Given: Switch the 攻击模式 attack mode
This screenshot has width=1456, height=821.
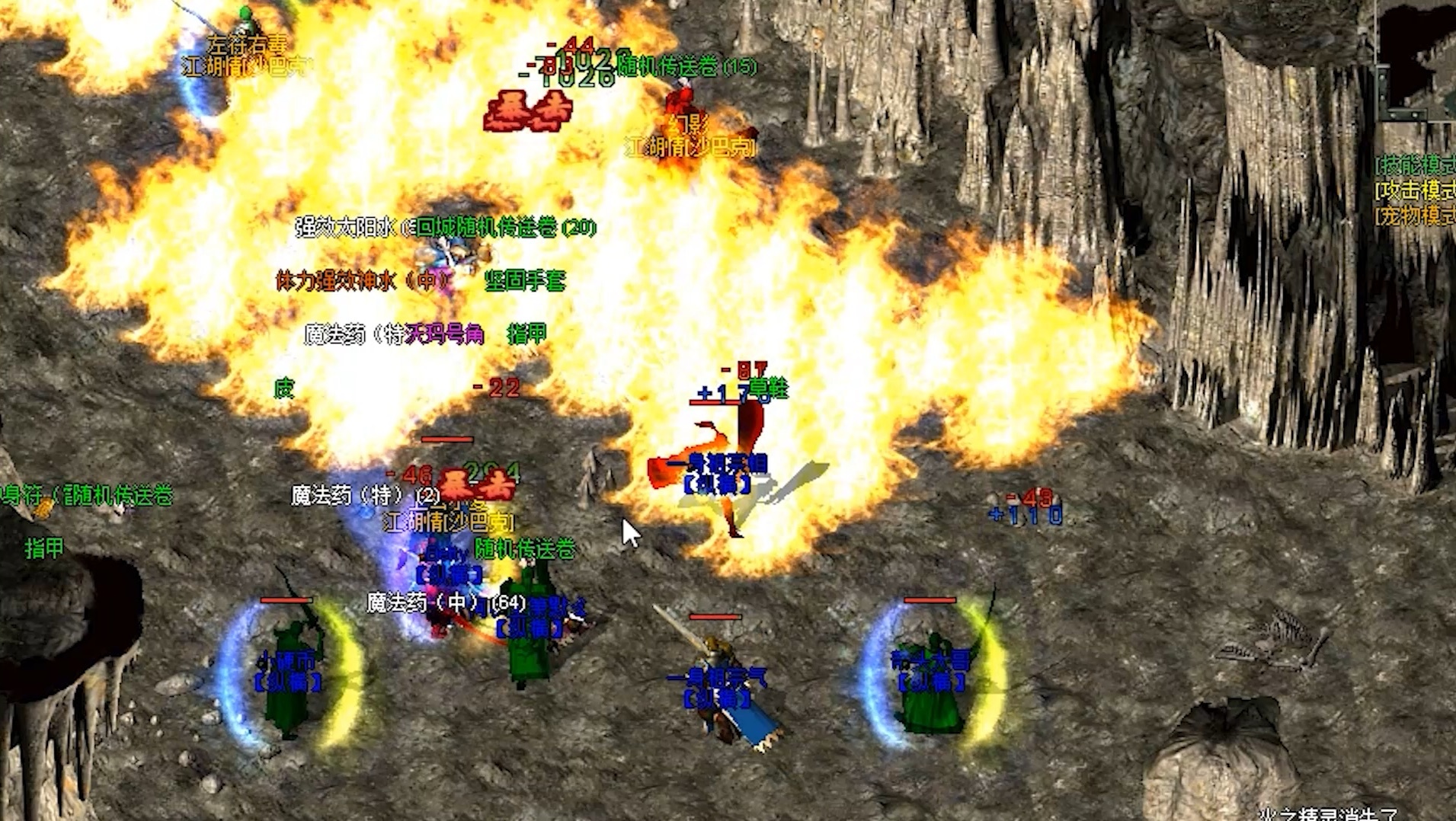Looking at the screenshot, I should (1416, 190).
